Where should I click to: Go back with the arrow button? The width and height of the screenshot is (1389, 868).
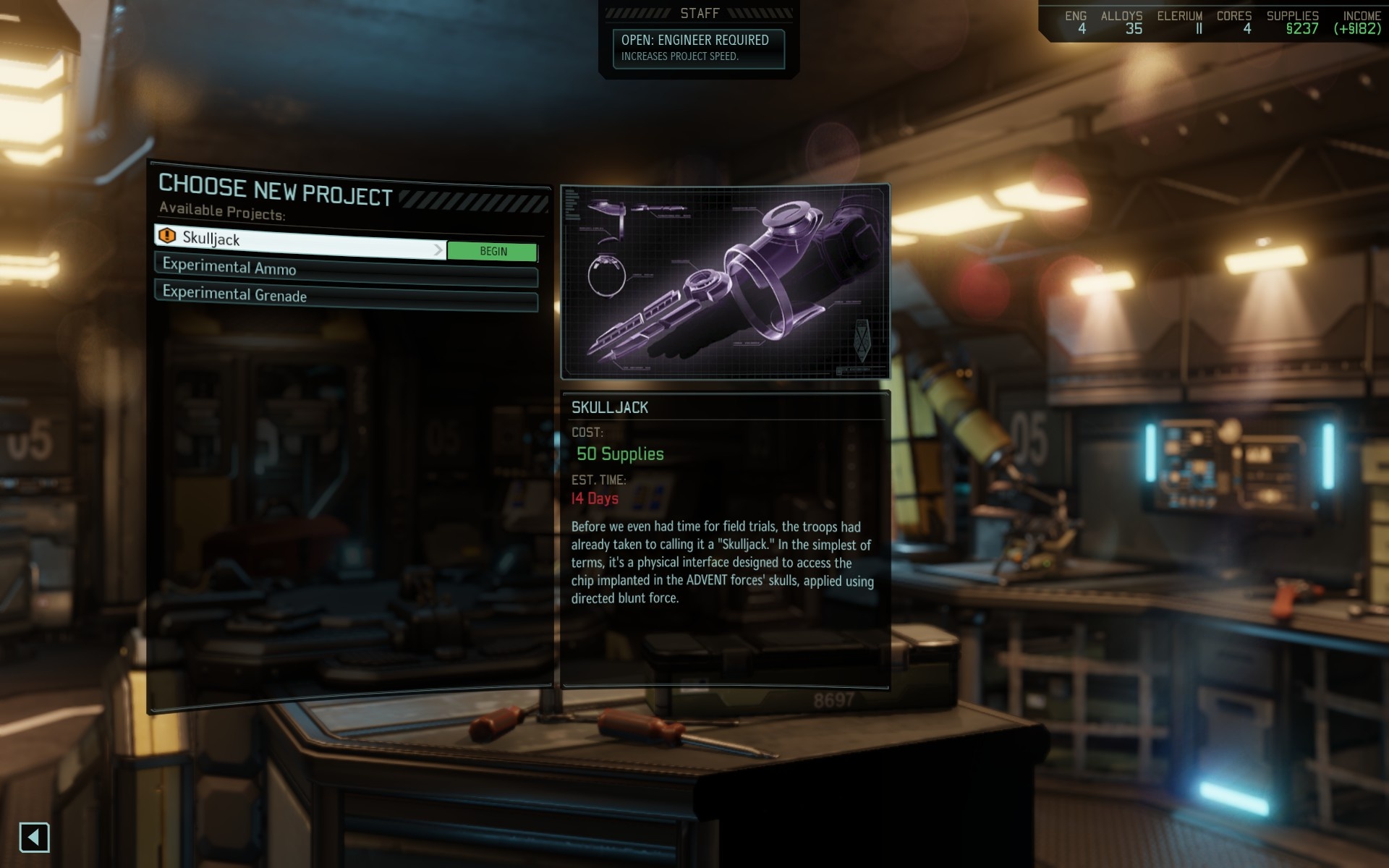(34, 838)
